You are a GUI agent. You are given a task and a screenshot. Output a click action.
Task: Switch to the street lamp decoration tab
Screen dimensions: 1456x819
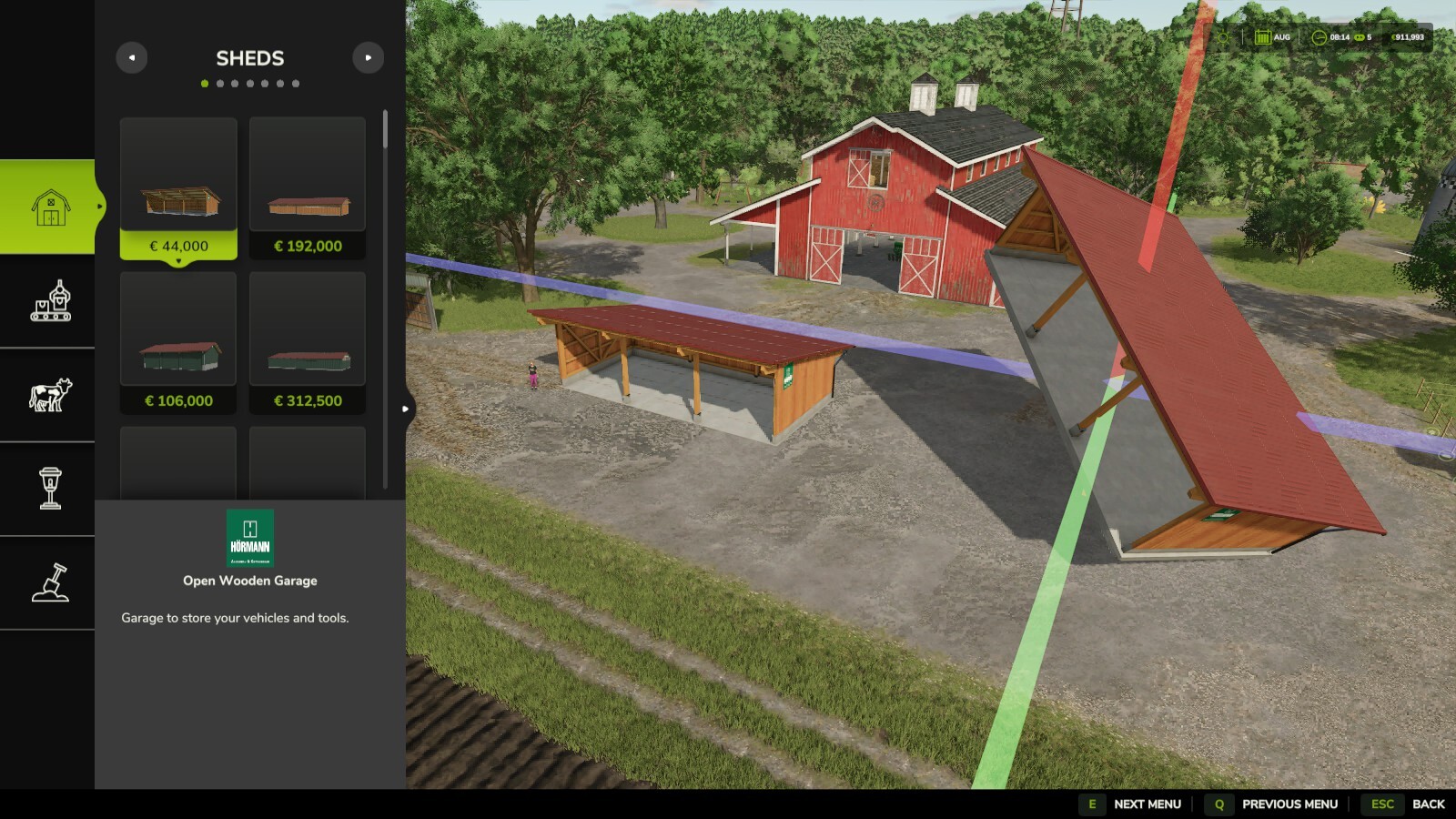[50, 489]
